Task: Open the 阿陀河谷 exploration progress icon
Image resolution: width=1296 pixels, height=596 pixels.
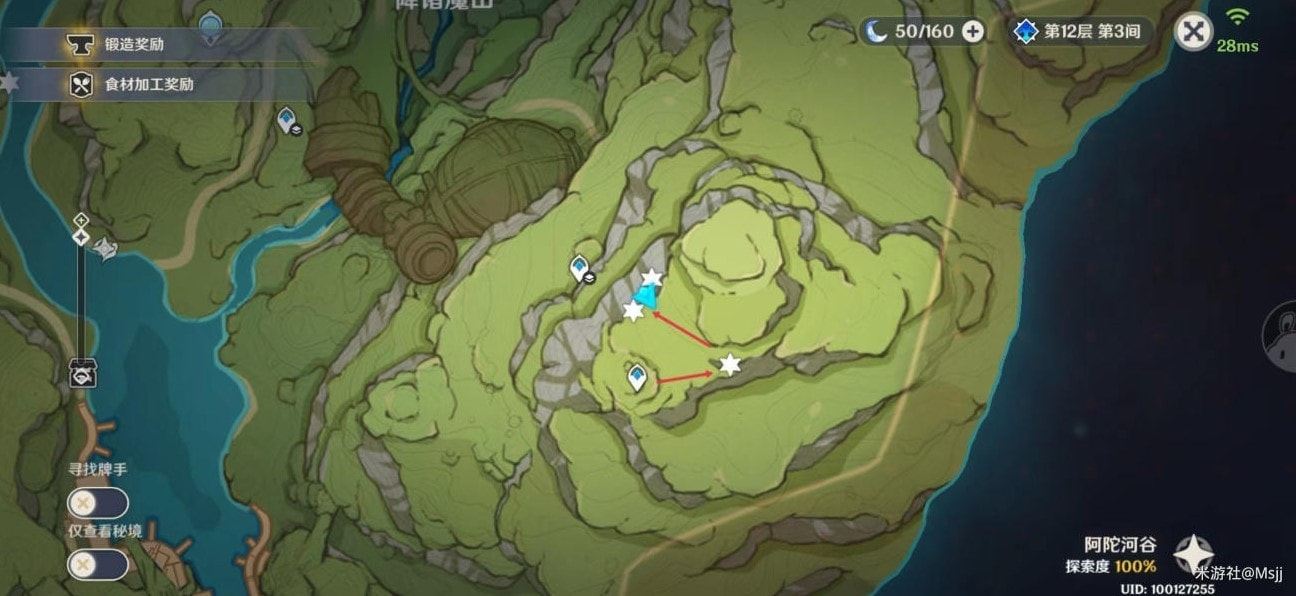Action: 1193,553
